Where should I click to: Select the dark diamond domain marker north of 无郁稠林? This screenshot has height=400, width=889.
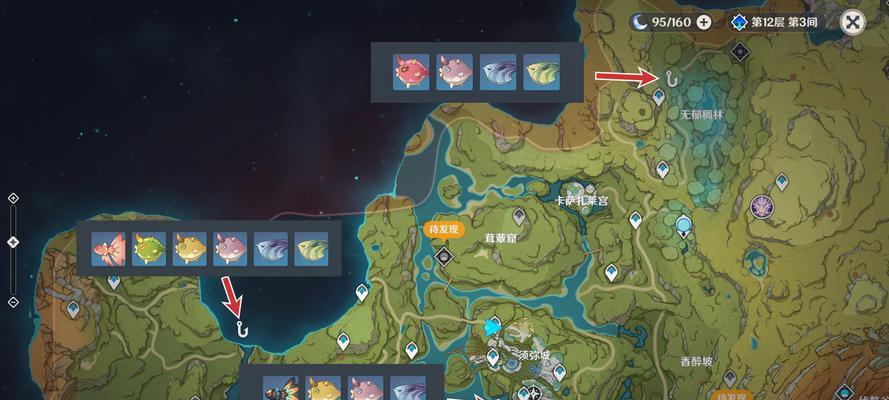tap(739, 51)
